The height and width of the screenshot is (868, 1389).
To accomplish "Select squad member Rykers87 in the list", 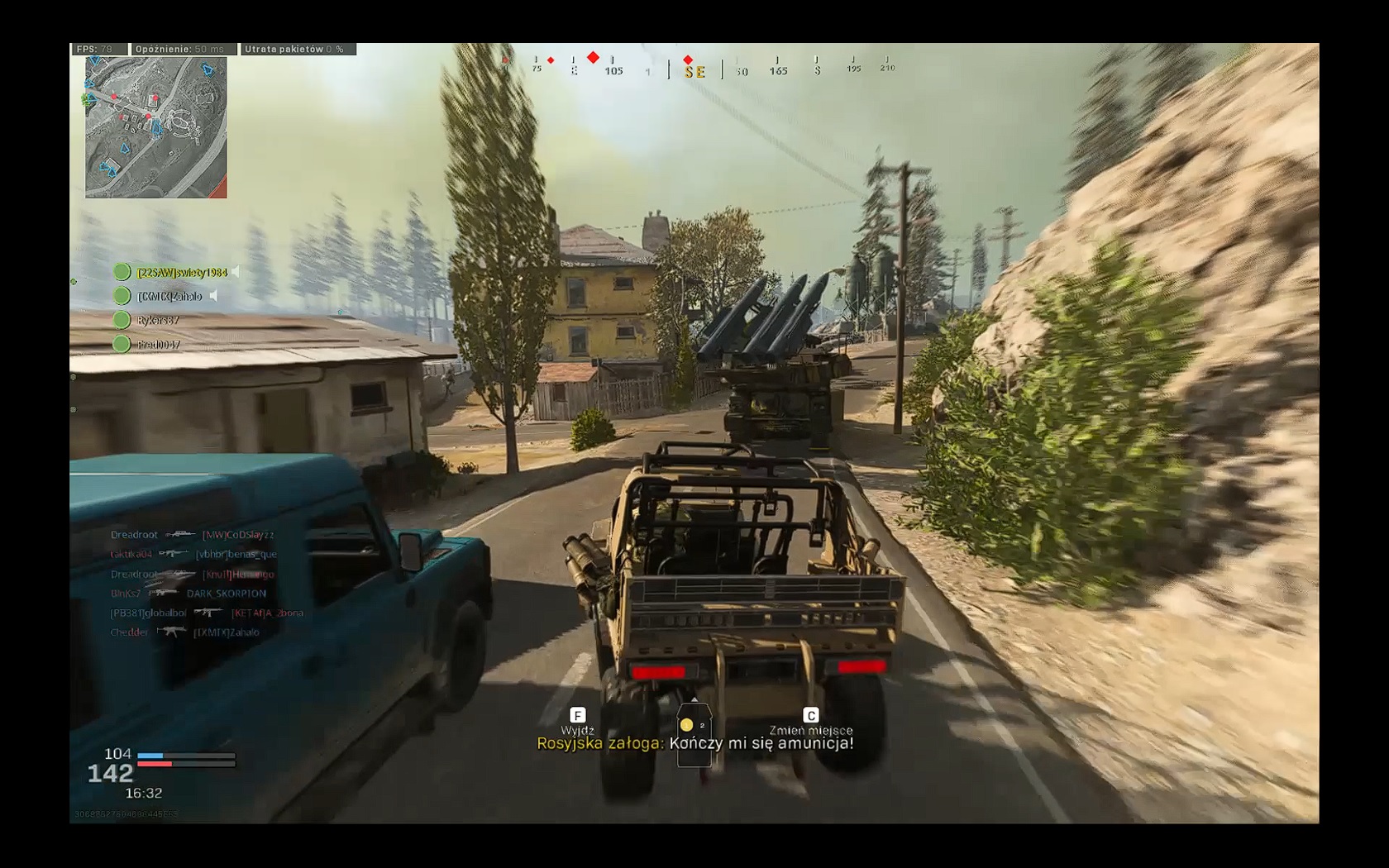I will click(x=157, y=320).
